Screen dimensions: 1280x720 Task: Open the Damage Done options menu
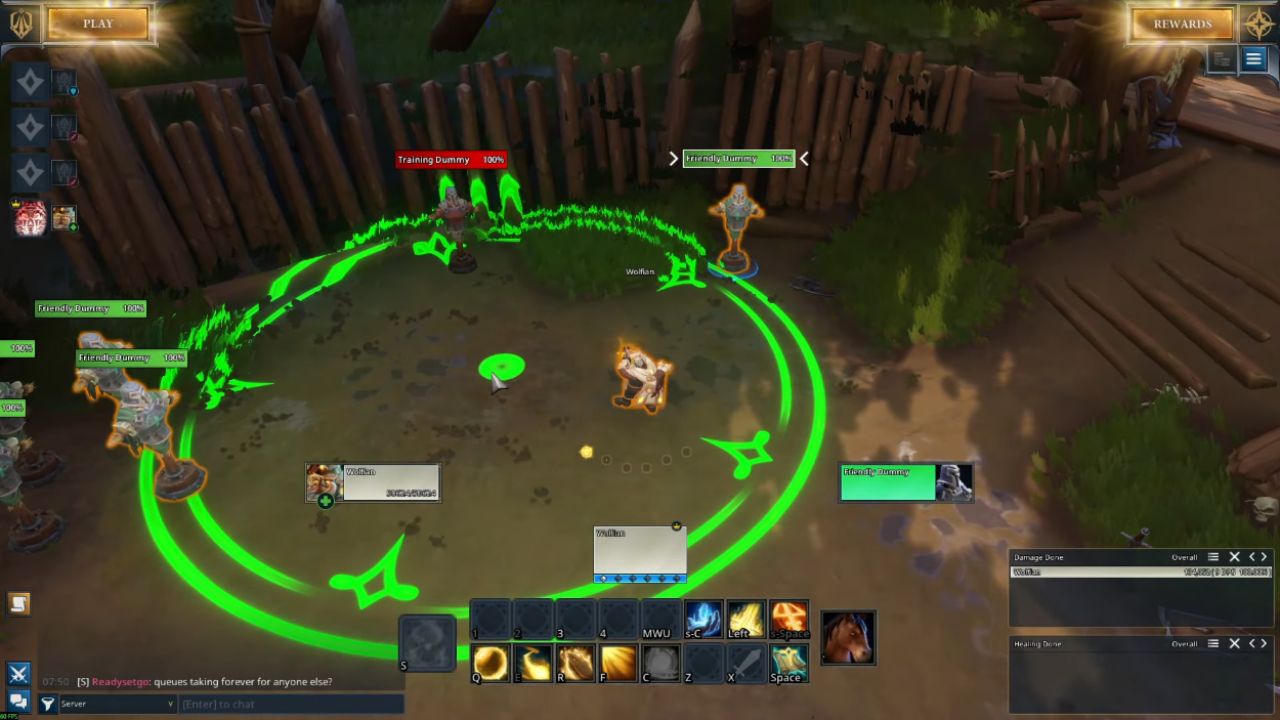[x=1213, y=557]
